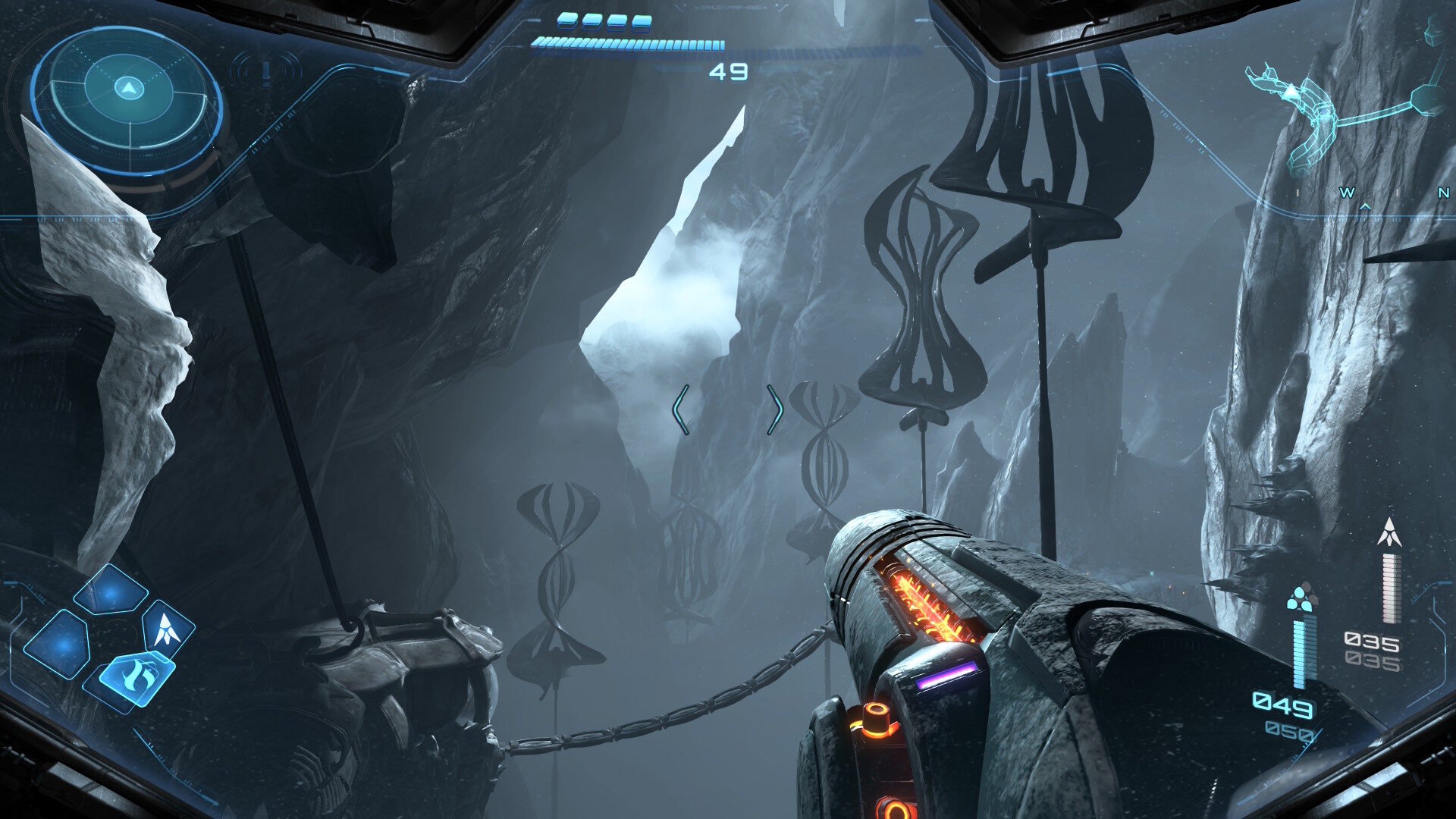Toggle the fourth energy tank cell

click(642, 22)
